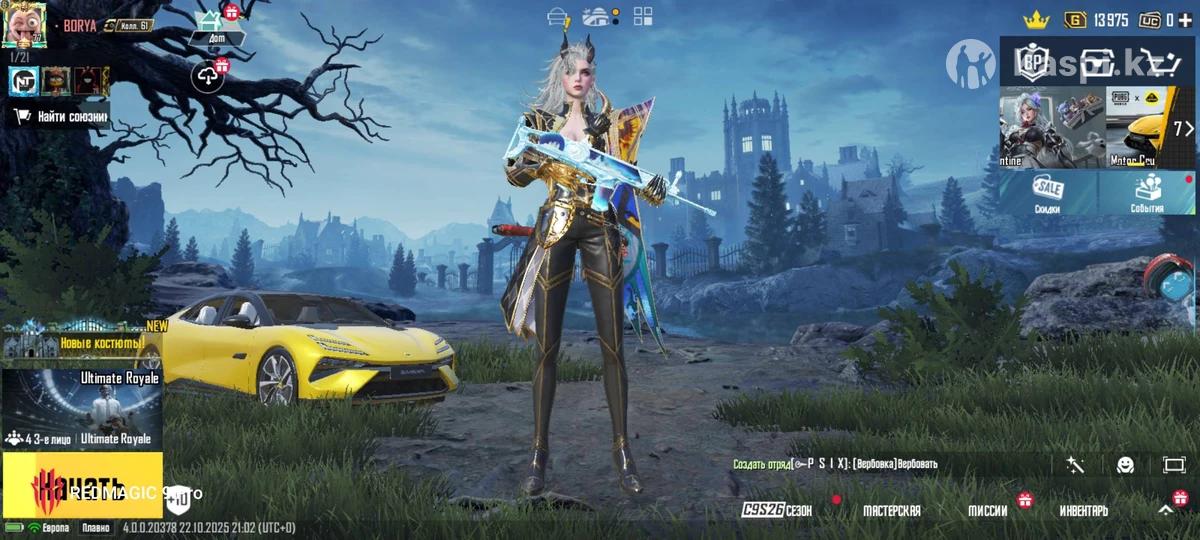Open the emote smiley face icon
Viewport: 1200px width, 540px height.
point(1125,464)
